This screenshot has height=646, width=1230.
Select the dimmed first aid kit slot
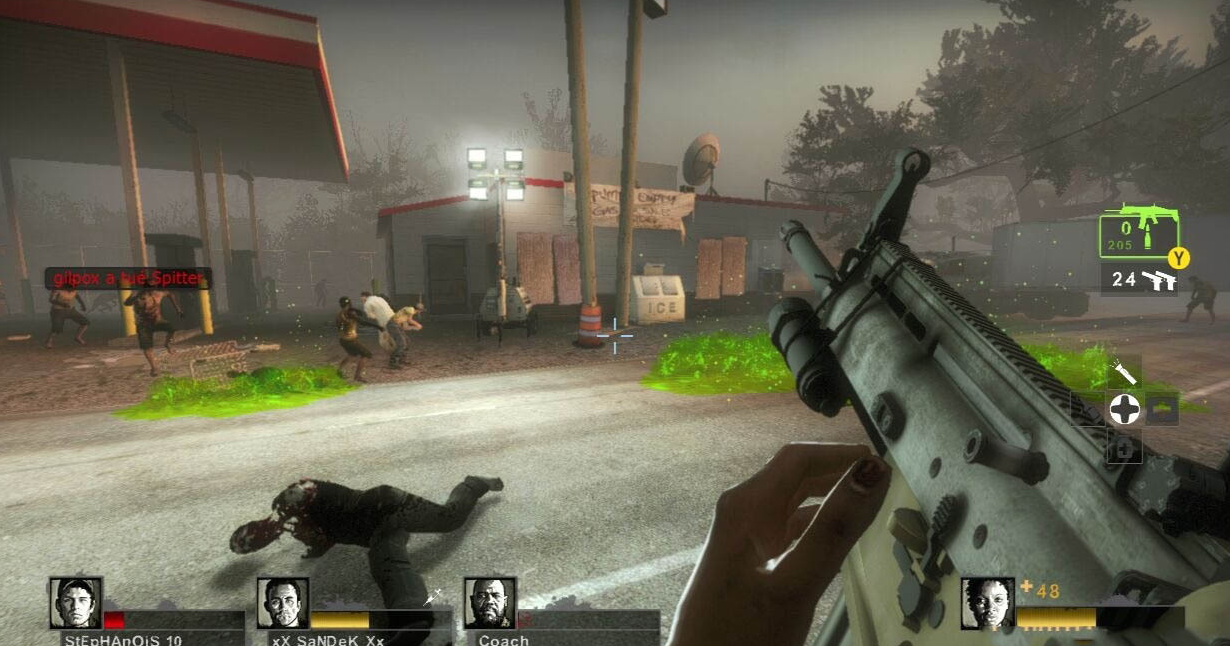click(1124, 449)
